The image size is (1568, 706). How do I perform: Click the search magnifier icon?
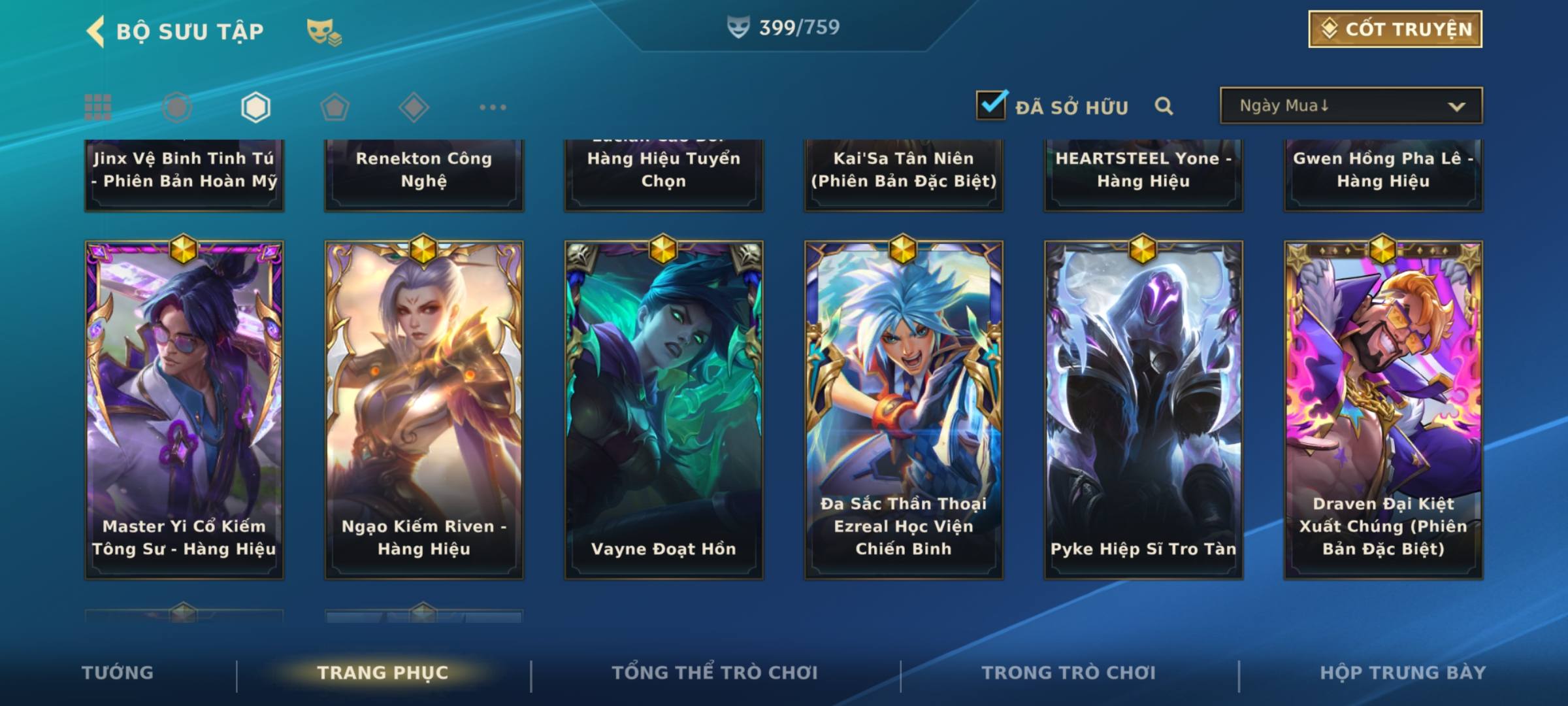[x=1164, y=106]
